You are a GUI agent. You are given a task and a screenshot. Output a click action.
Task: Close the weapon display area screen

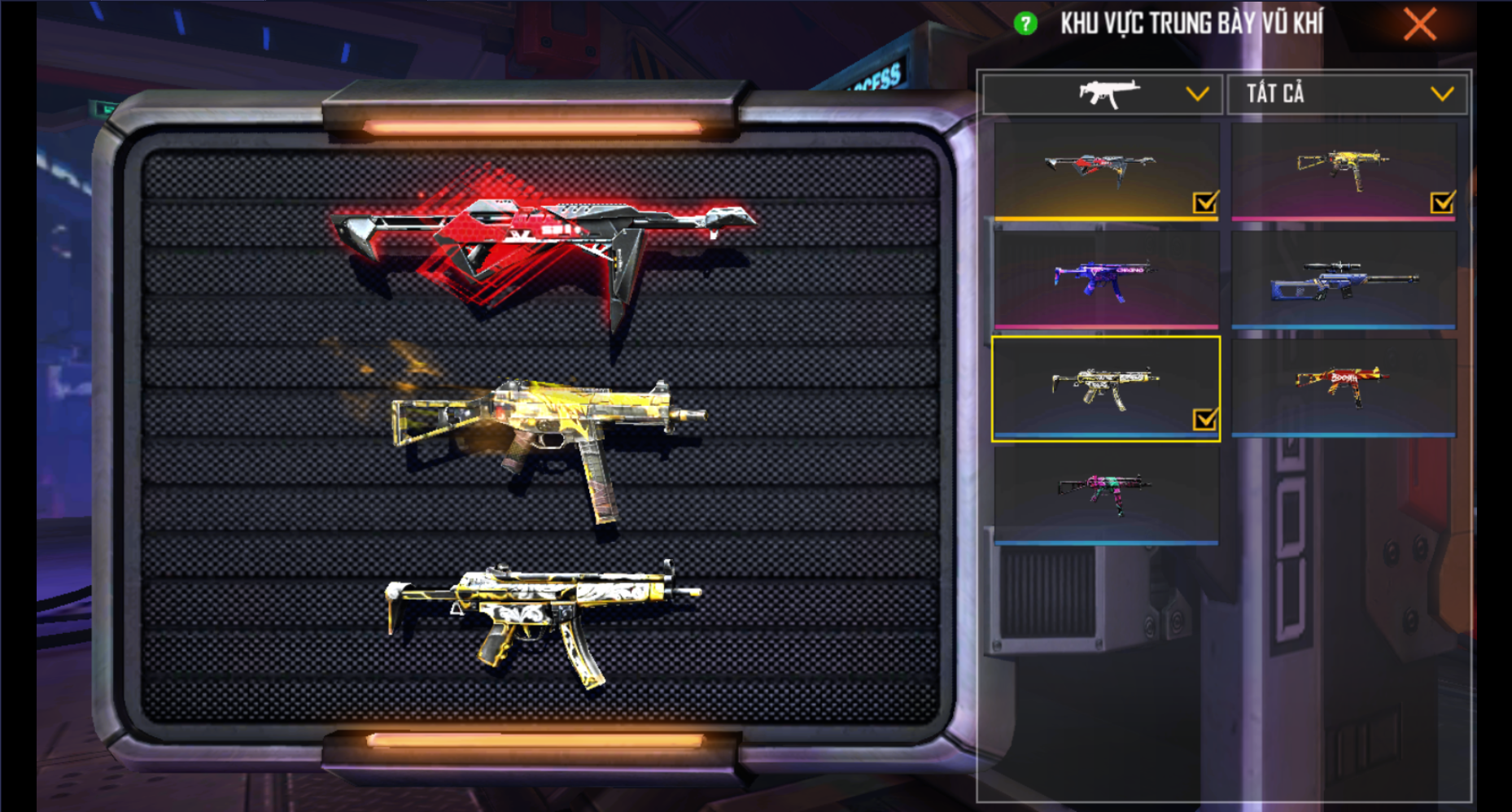tap(1420, 25)
